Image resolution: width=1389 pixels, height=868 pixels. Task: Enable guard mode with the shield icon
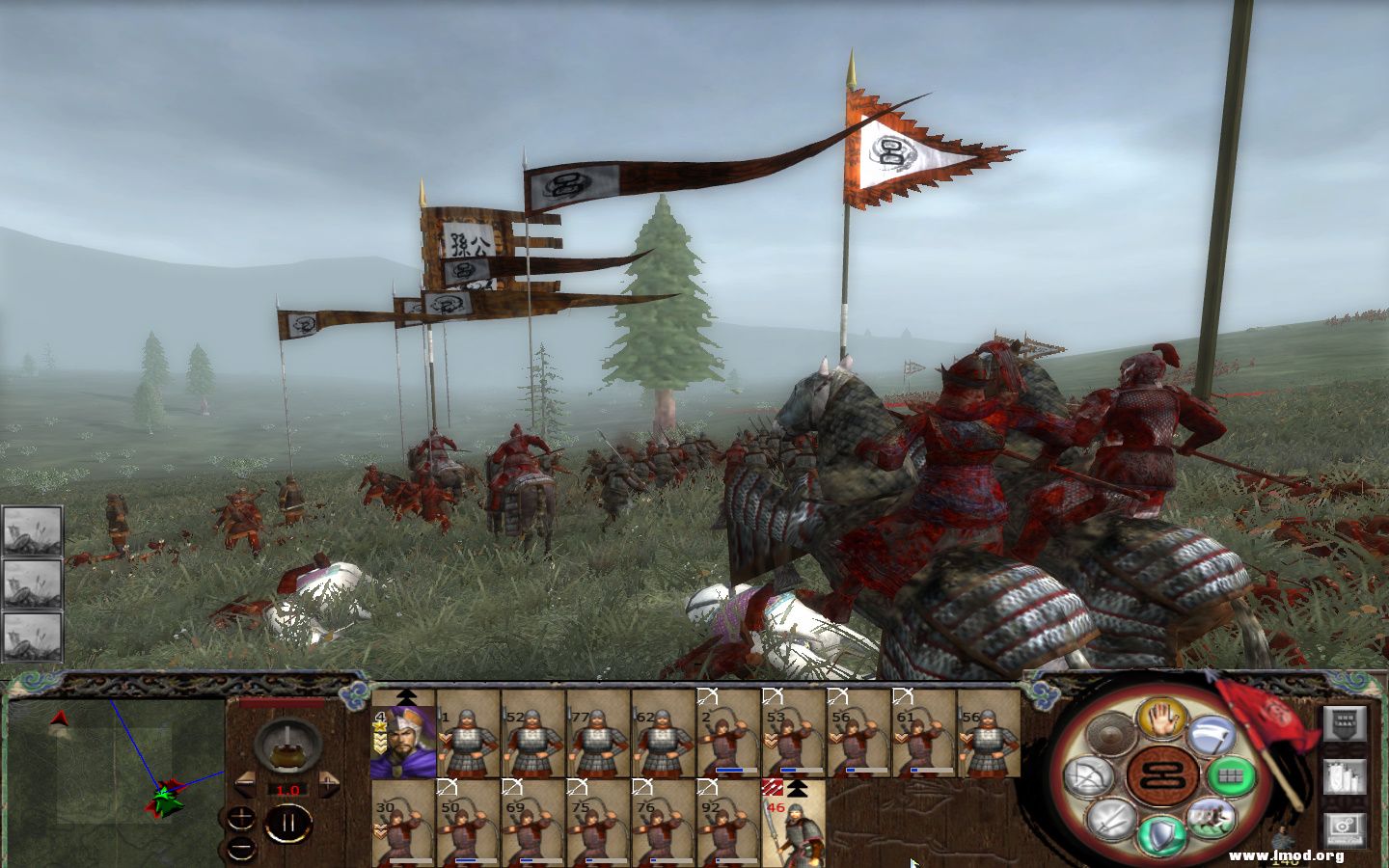[x=1159, y=831]
